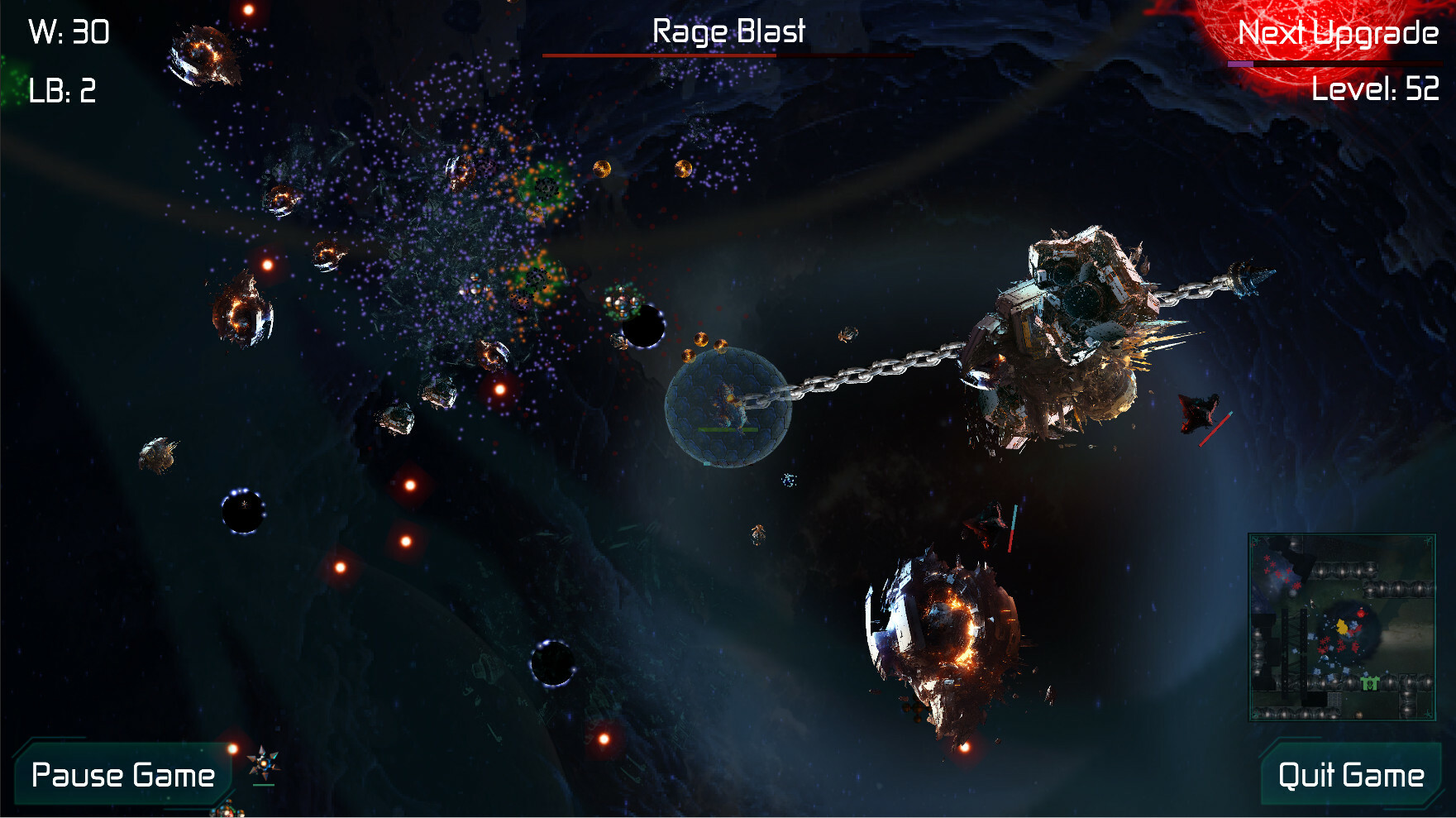The image size is (1456, 818).
Task: Toggle the Rage Blast ability
Action: pyautogui.click(x=728, y=31)
